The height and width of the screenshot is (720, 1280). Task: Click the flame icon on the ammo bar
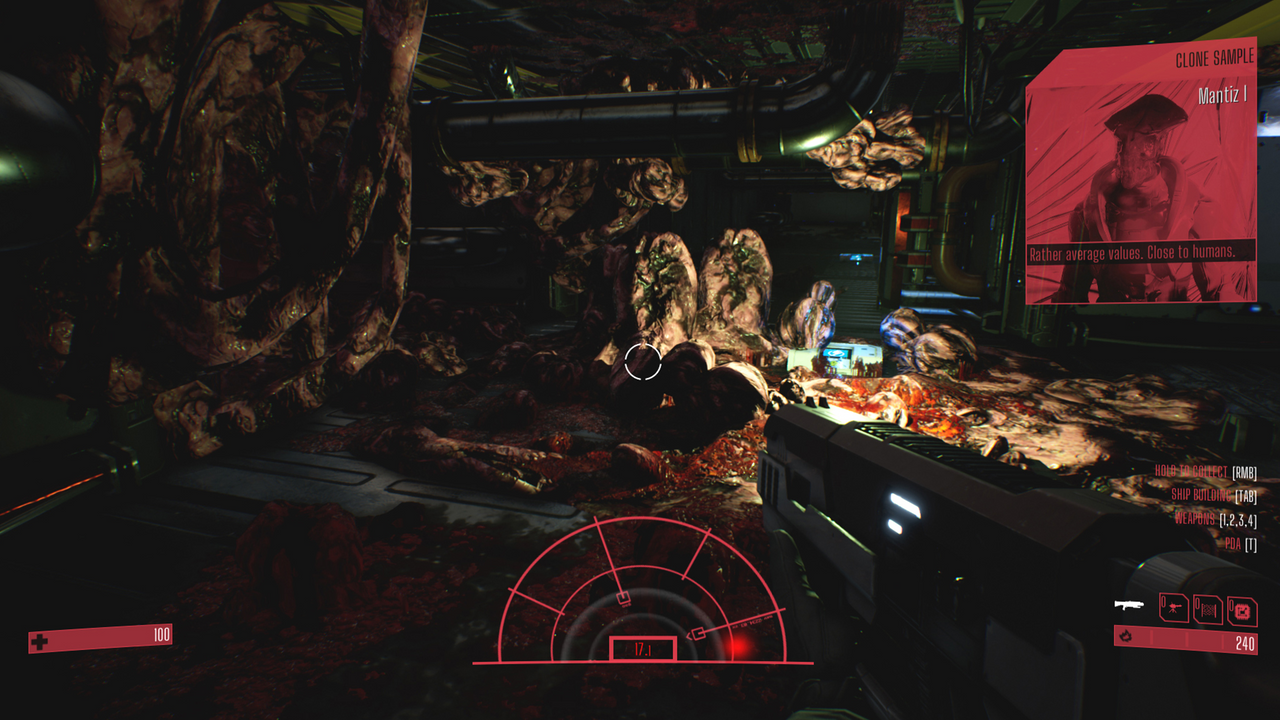click(1126, 637)
